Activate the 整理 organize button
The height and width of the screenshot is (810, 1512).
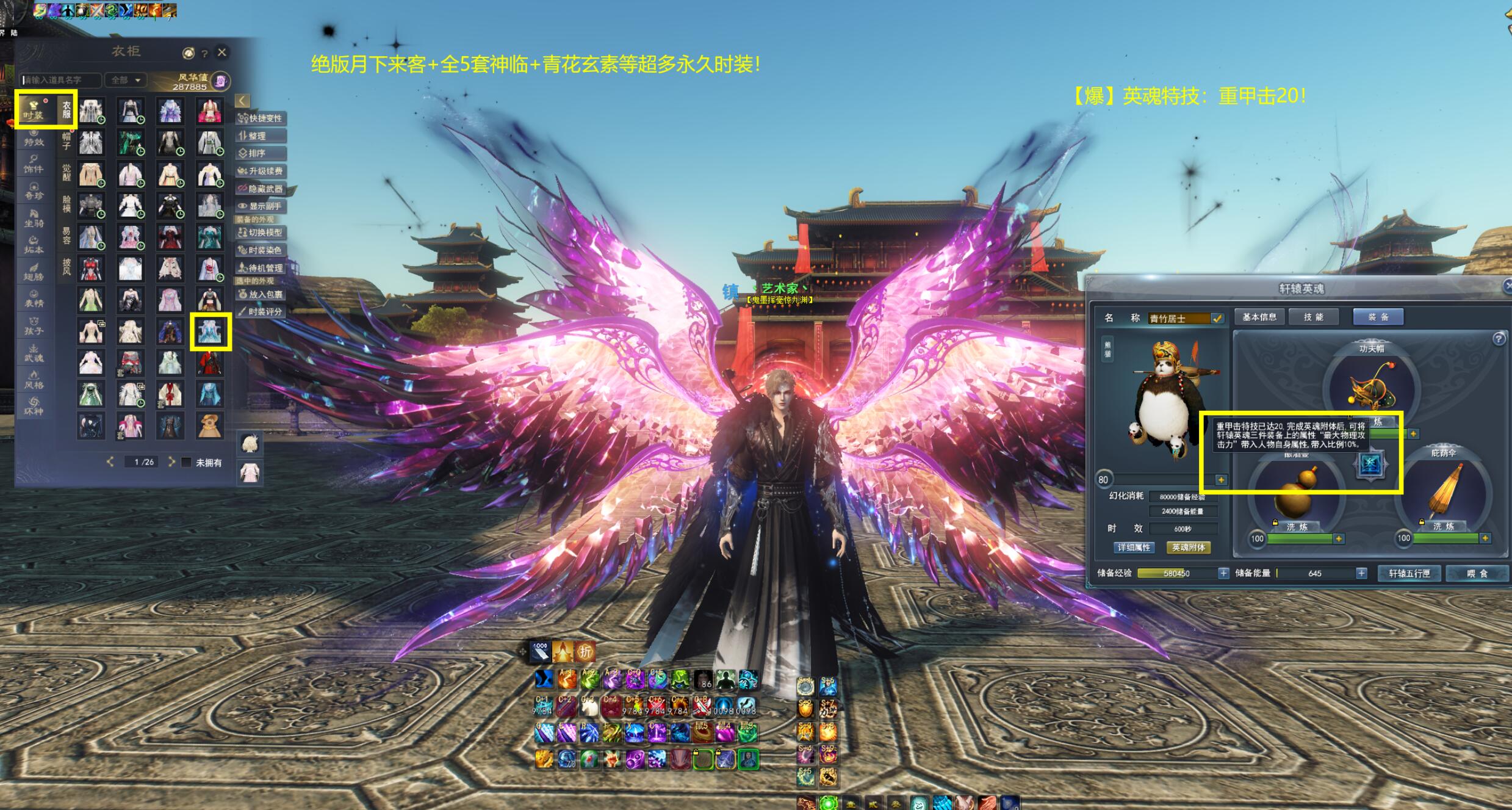(261, 136)
